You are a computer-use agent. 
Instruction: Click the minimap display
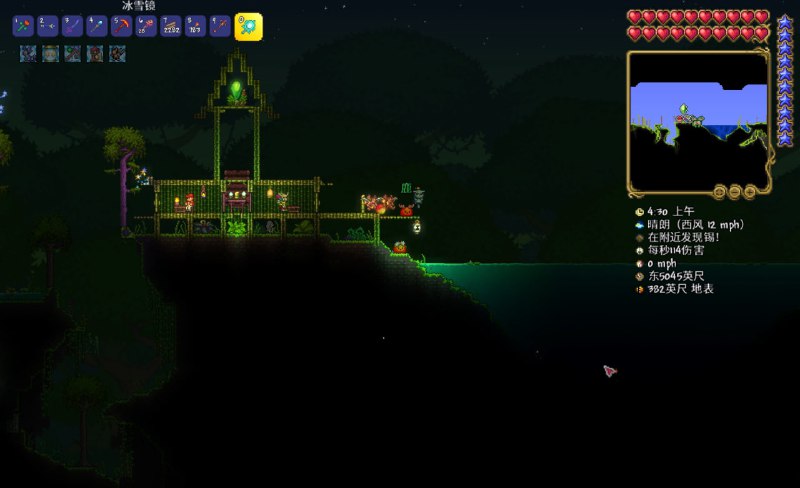tap(697, 118)
